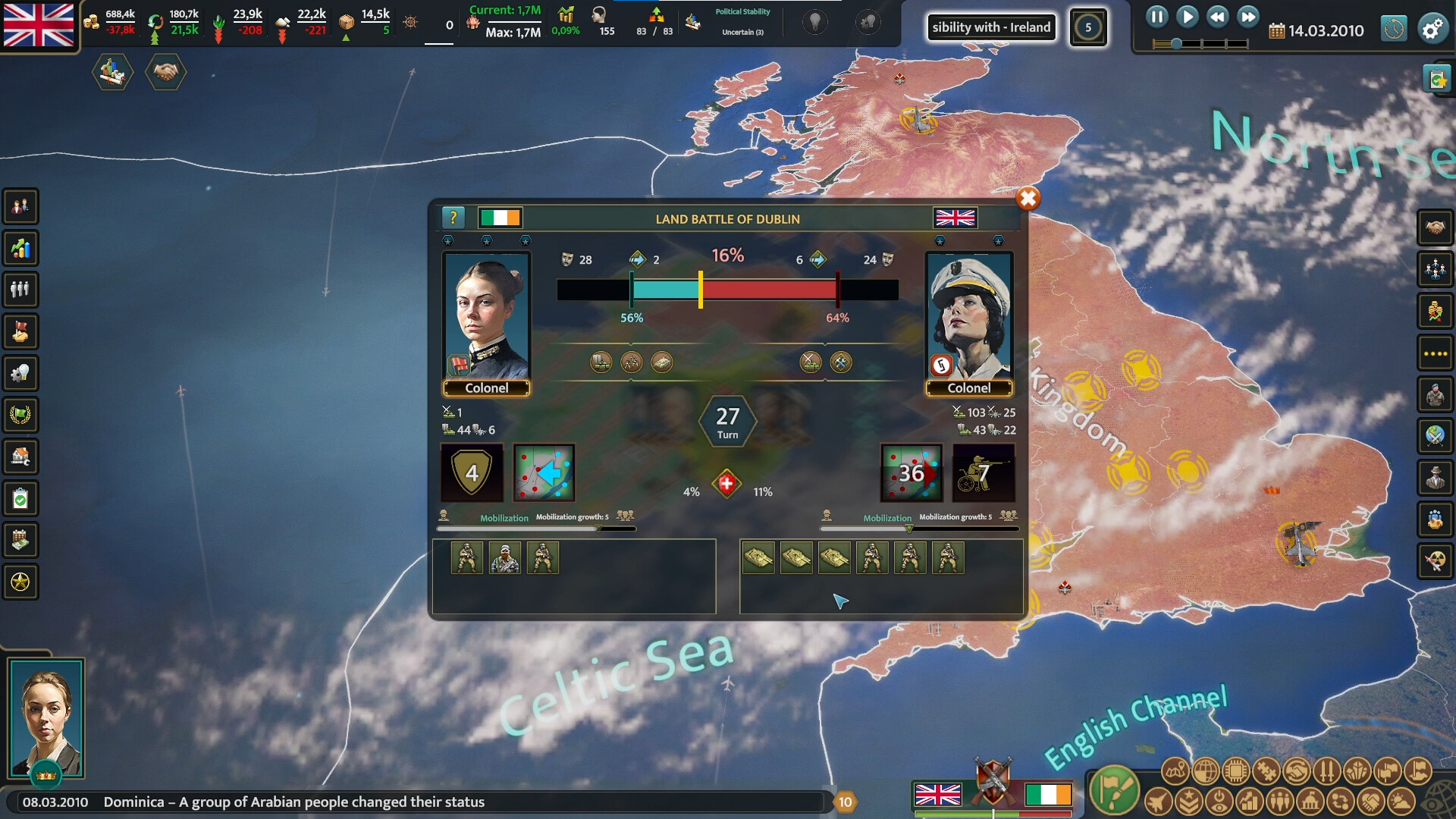1456x819 pixels.
Task: Select the construction icon showing house and wrench
Action: [20, 457]
